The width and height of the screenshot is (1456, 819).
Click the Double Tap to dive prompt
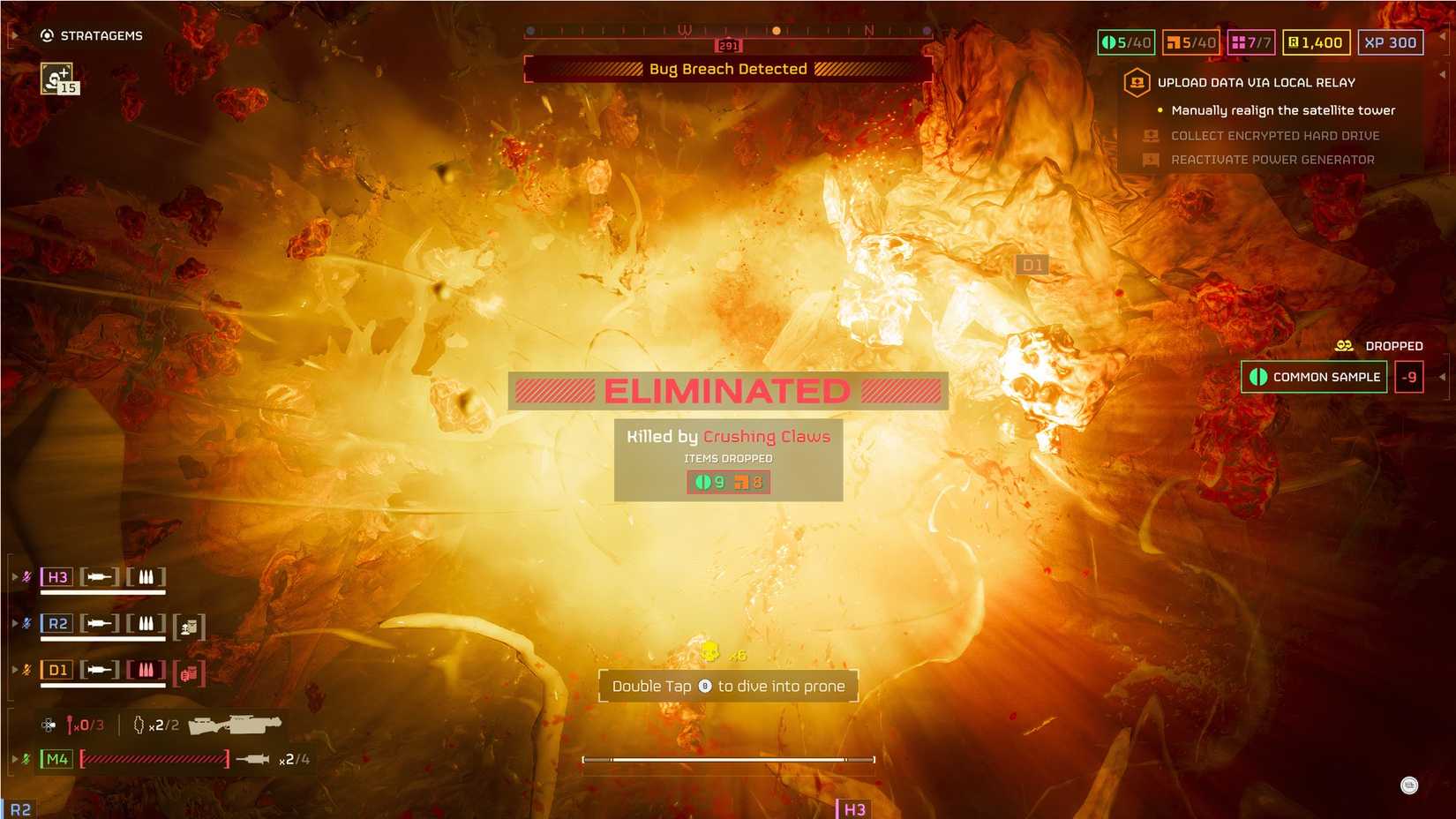[x=728, y=686]
